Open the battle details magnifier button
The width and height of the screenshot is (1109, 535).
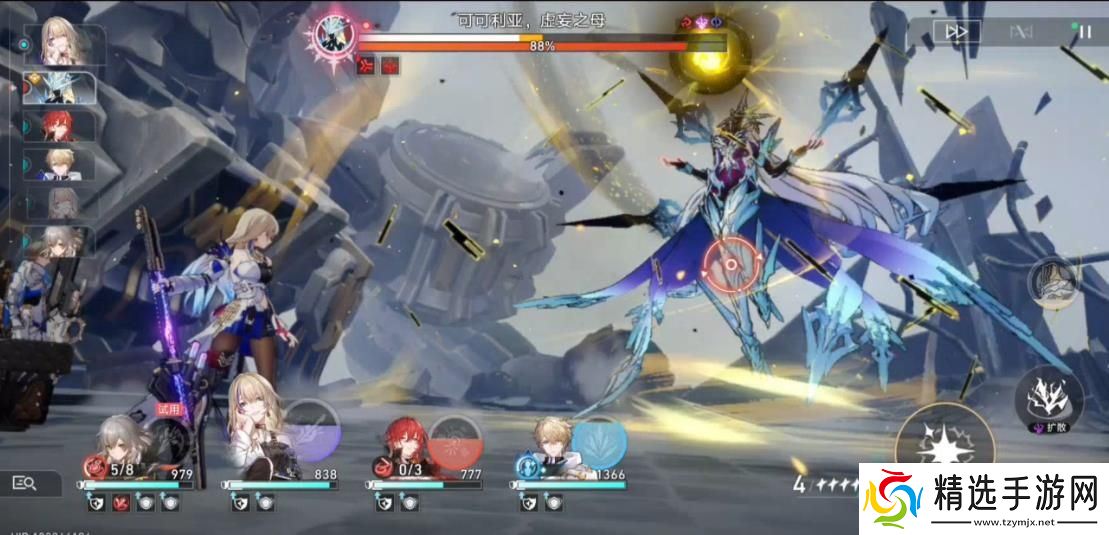pyautogui.click(x=25, y=484)
